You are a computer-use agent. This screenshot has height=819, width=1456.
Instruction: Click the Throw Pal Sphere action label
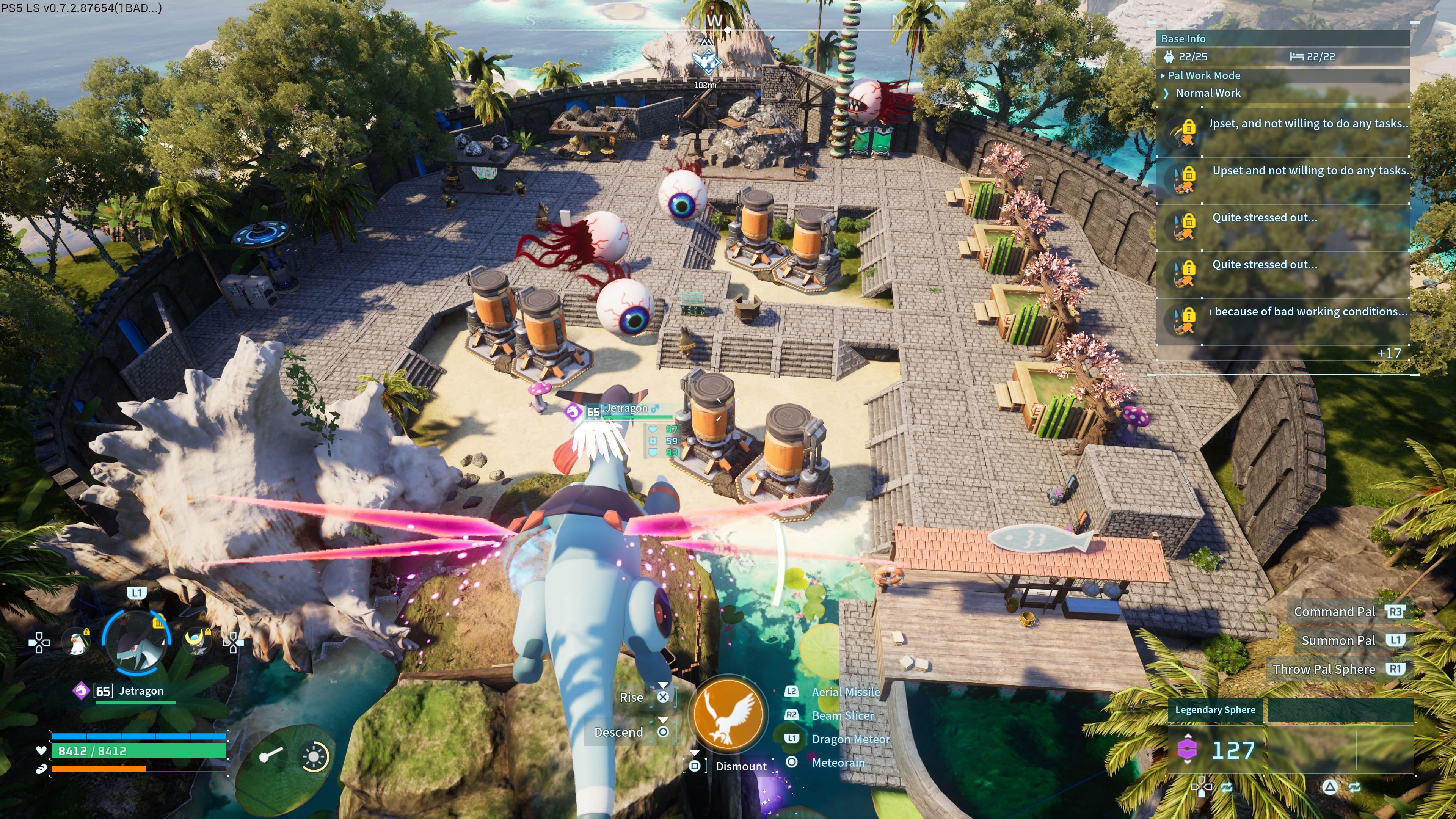coord(1323,669)
